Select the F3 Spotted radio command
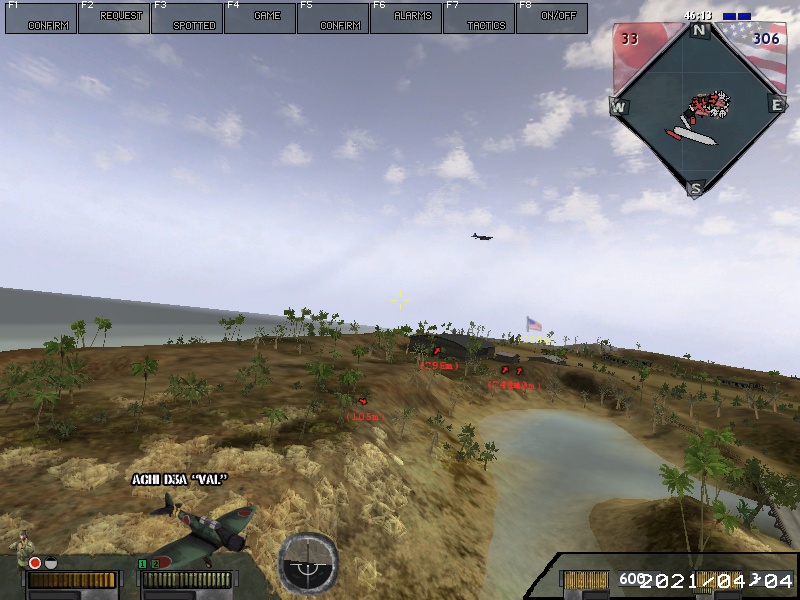Viewport: 800px width, 600px height. pyautogui.click(x=187, y=18)
